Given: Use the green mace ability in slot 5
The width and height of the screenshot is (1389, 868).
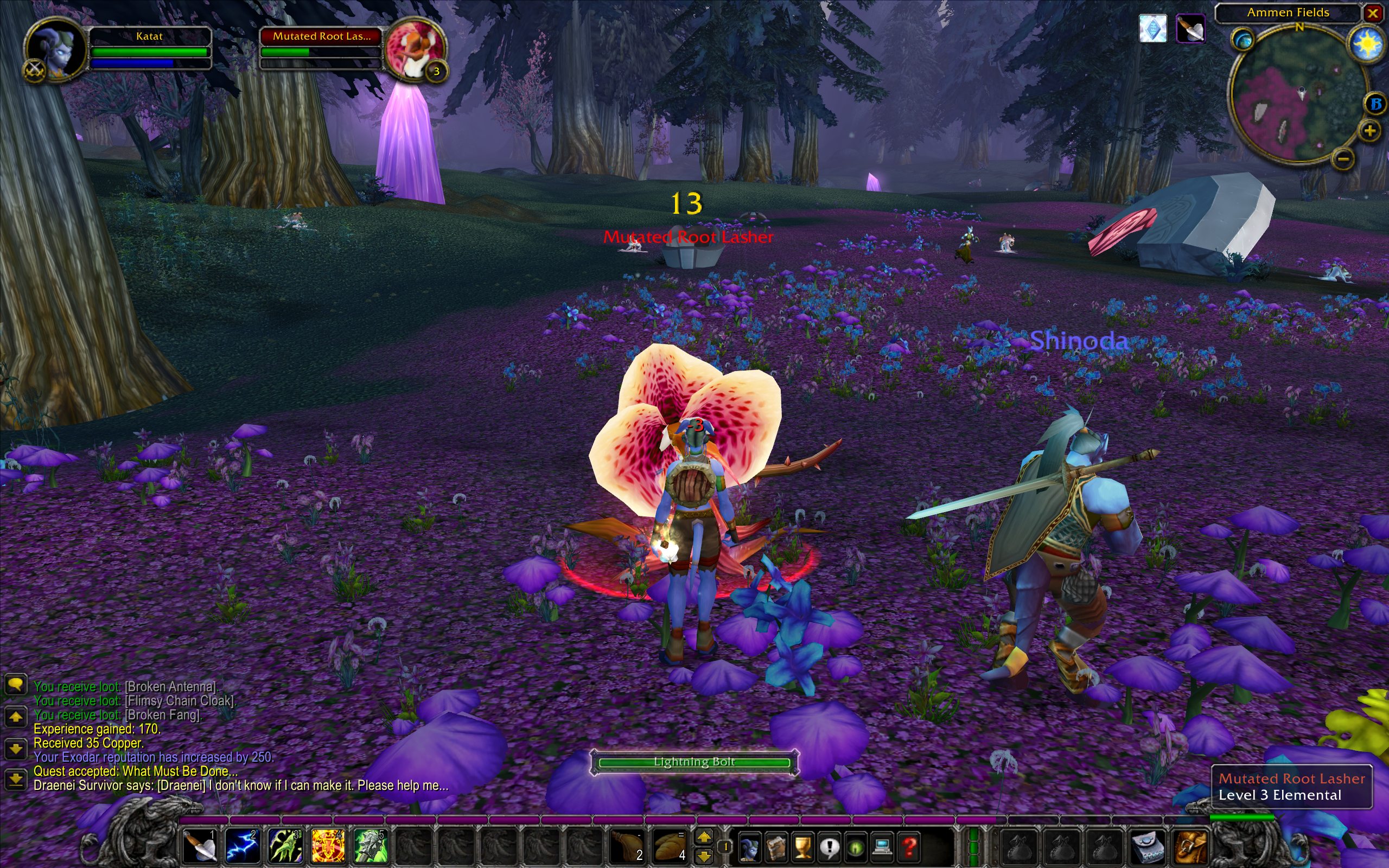Looking at the screenshot, I should [369, 846].
